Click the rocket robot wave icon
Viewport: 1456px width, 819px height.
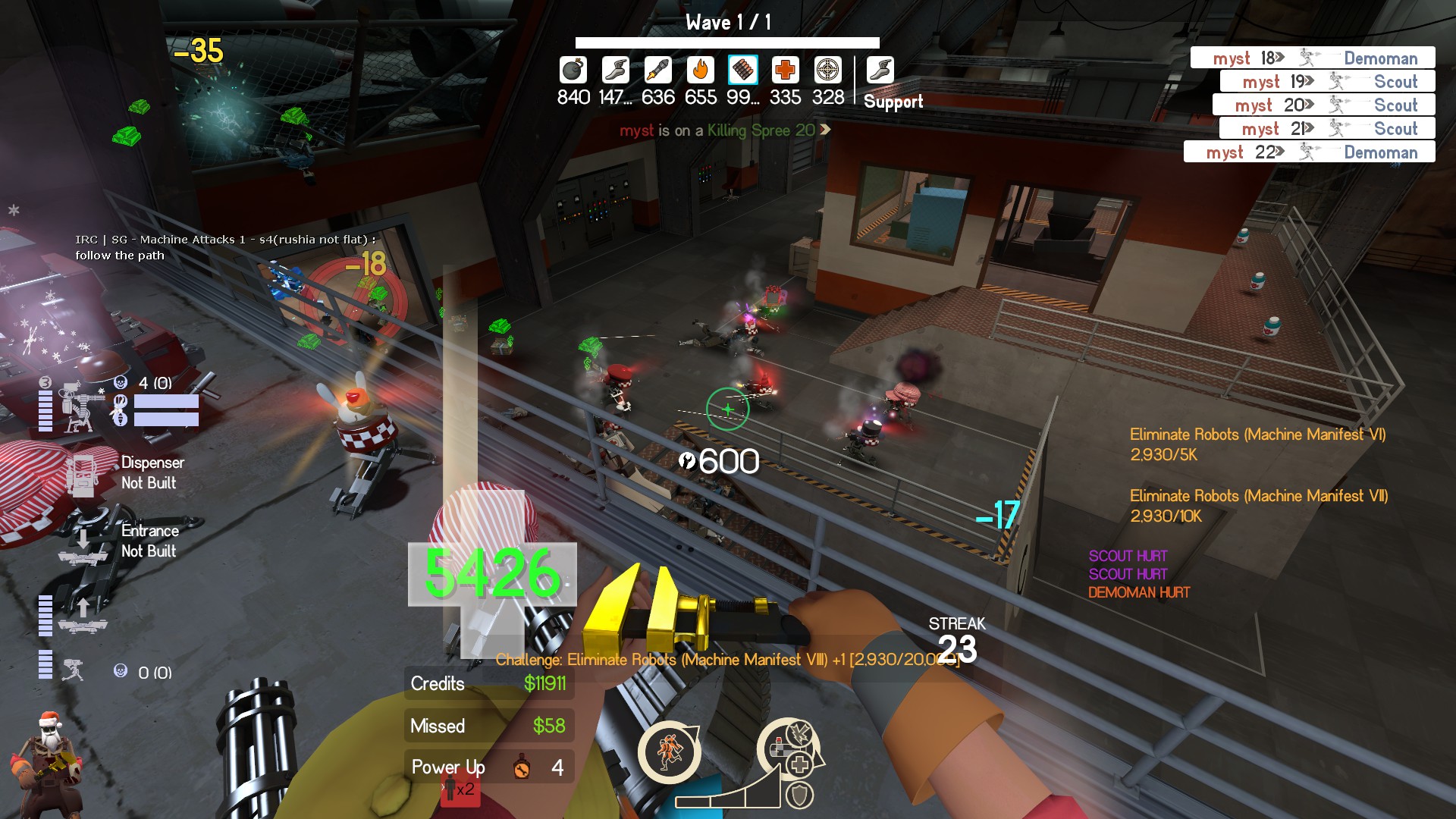click(x=657, y=70)
